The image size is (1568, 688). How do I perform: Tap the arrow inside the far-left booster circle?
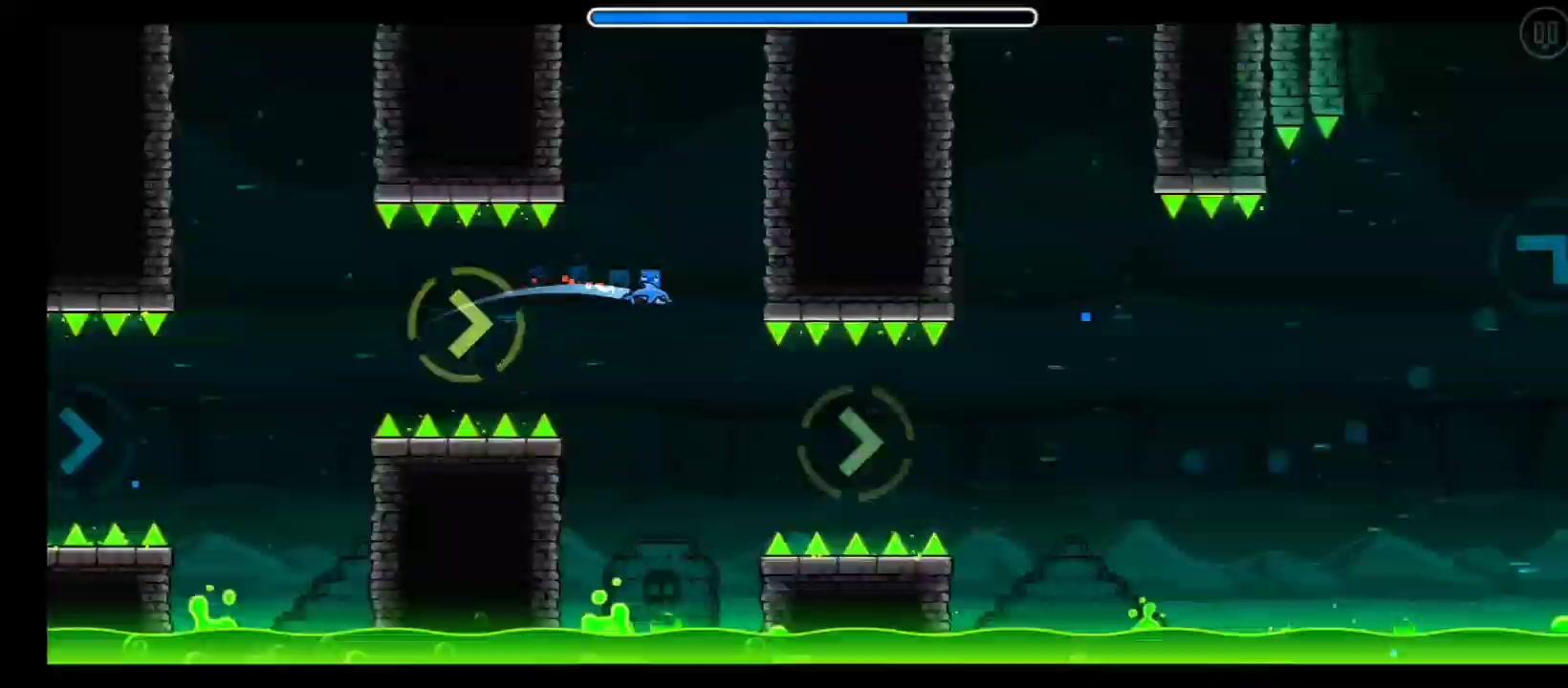coord(81,441)
